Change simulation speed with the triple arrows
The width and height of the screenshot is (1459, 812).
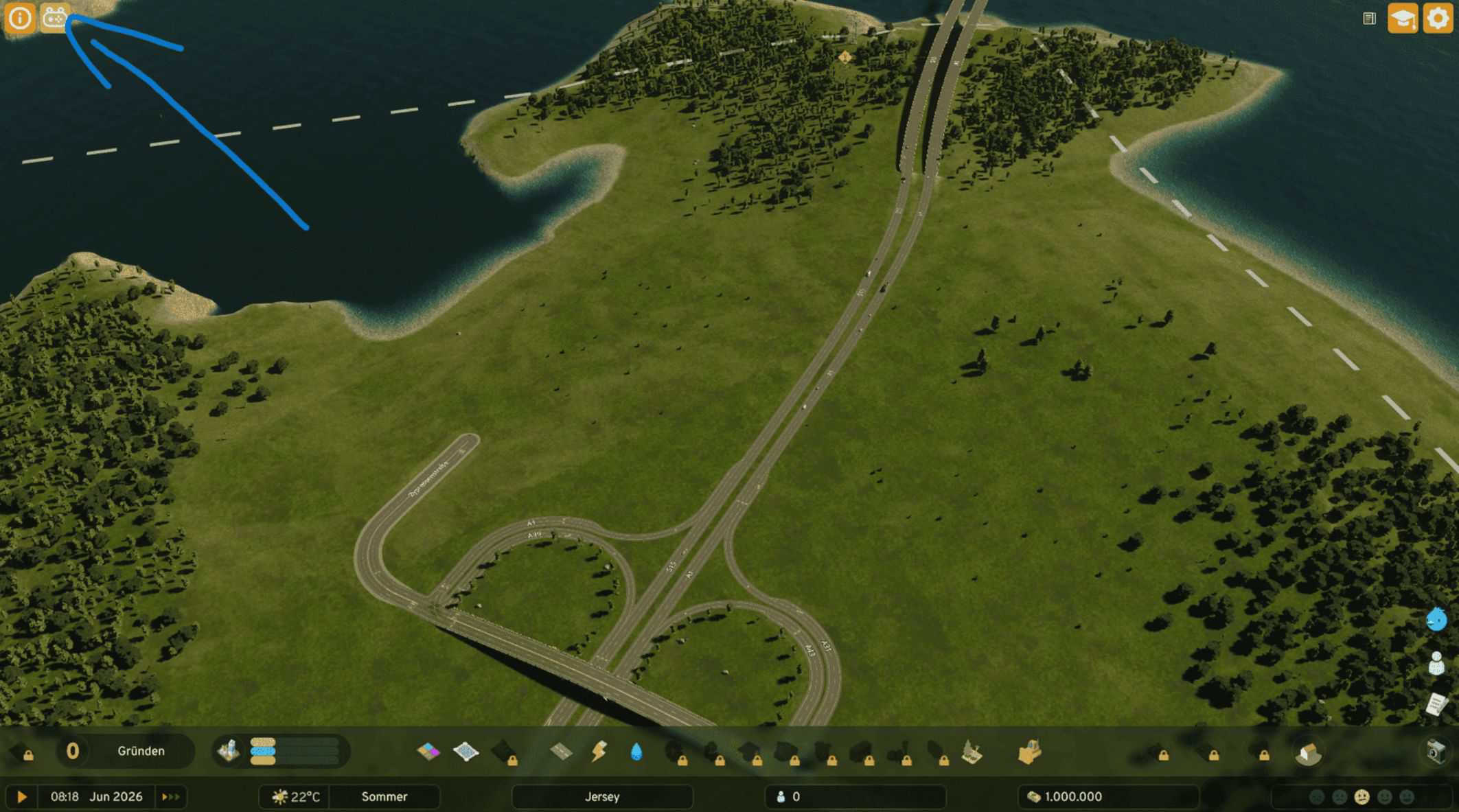tap(170, 797)
